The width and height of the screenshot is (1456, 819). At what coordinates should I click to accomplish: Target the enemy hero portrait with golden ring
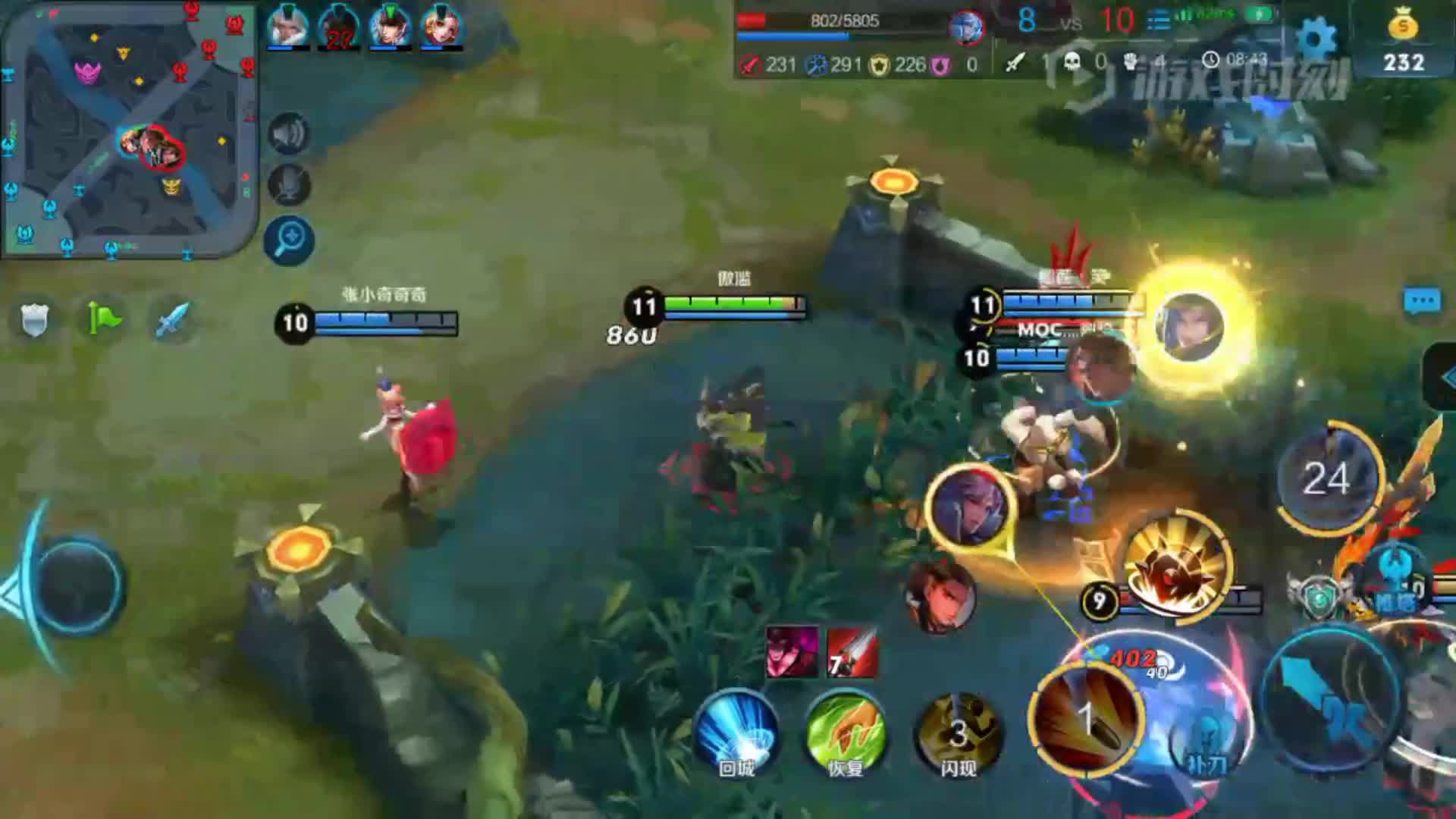(x=1188, y=327)
